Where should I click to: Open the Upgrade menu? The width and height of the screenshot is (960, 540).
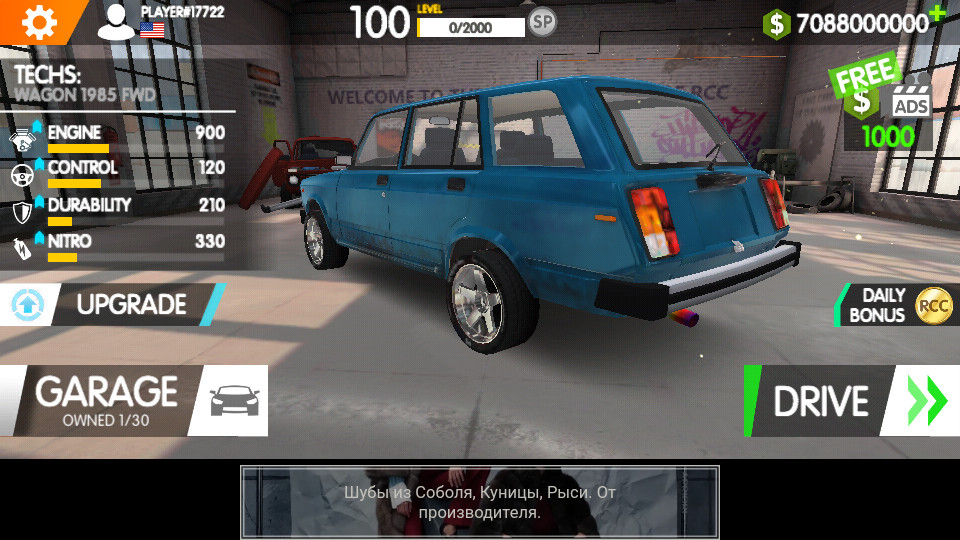tap(112, 305)
